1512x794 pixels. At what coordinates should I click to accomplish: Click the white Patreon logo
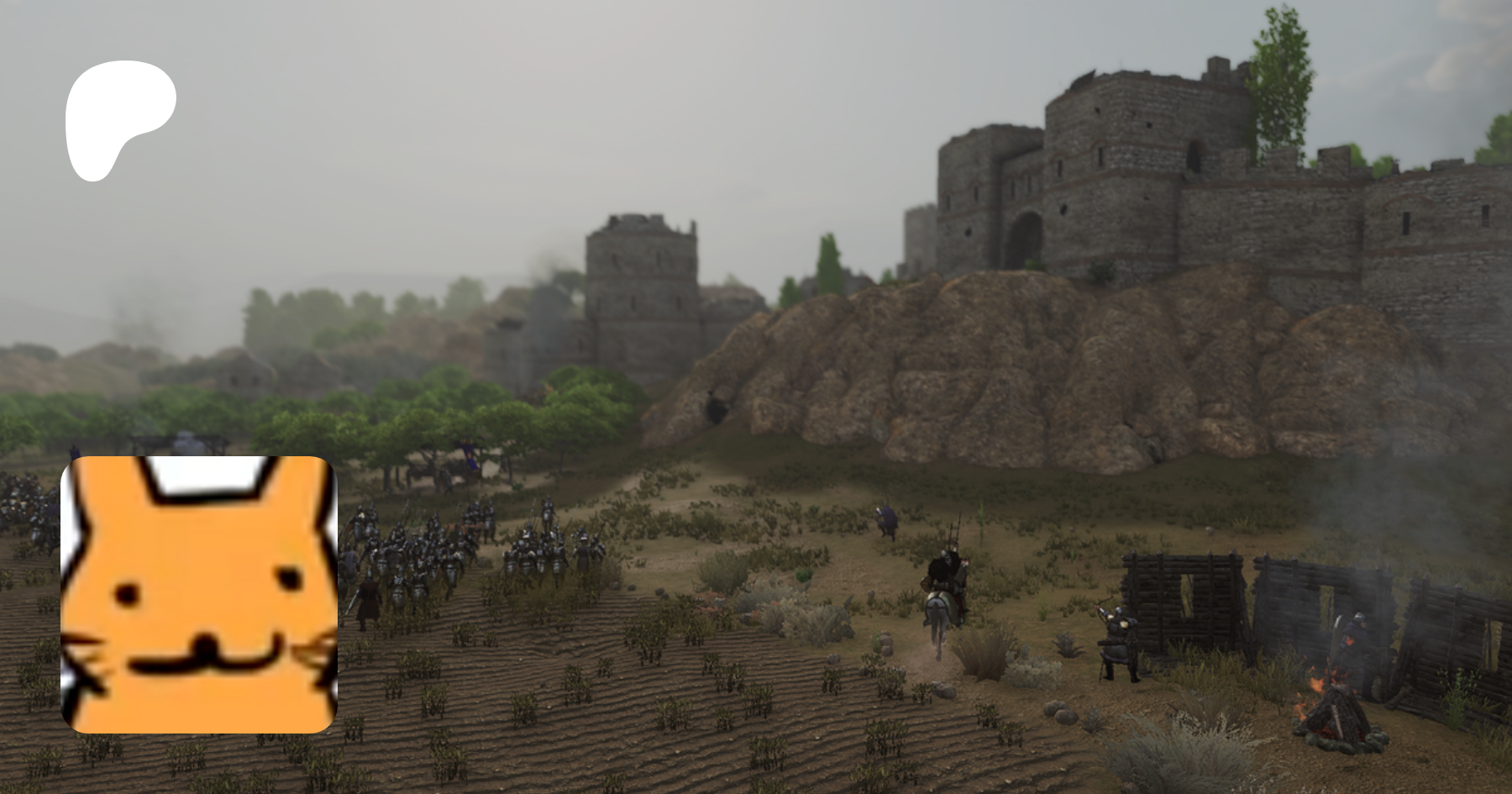coord(118,116)
